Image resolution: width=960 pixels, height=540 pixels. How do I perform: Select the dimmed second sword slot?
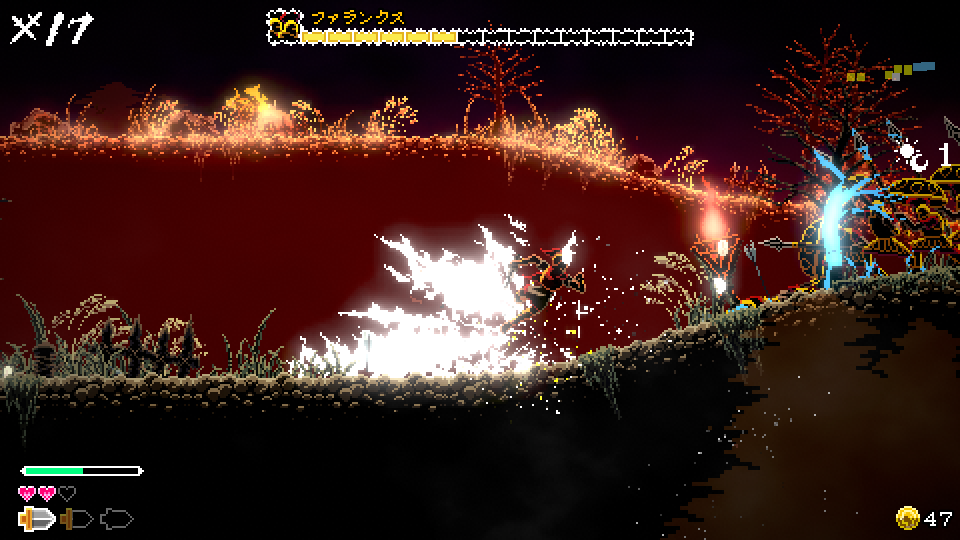pyautogui.click(x=76, y=519)
